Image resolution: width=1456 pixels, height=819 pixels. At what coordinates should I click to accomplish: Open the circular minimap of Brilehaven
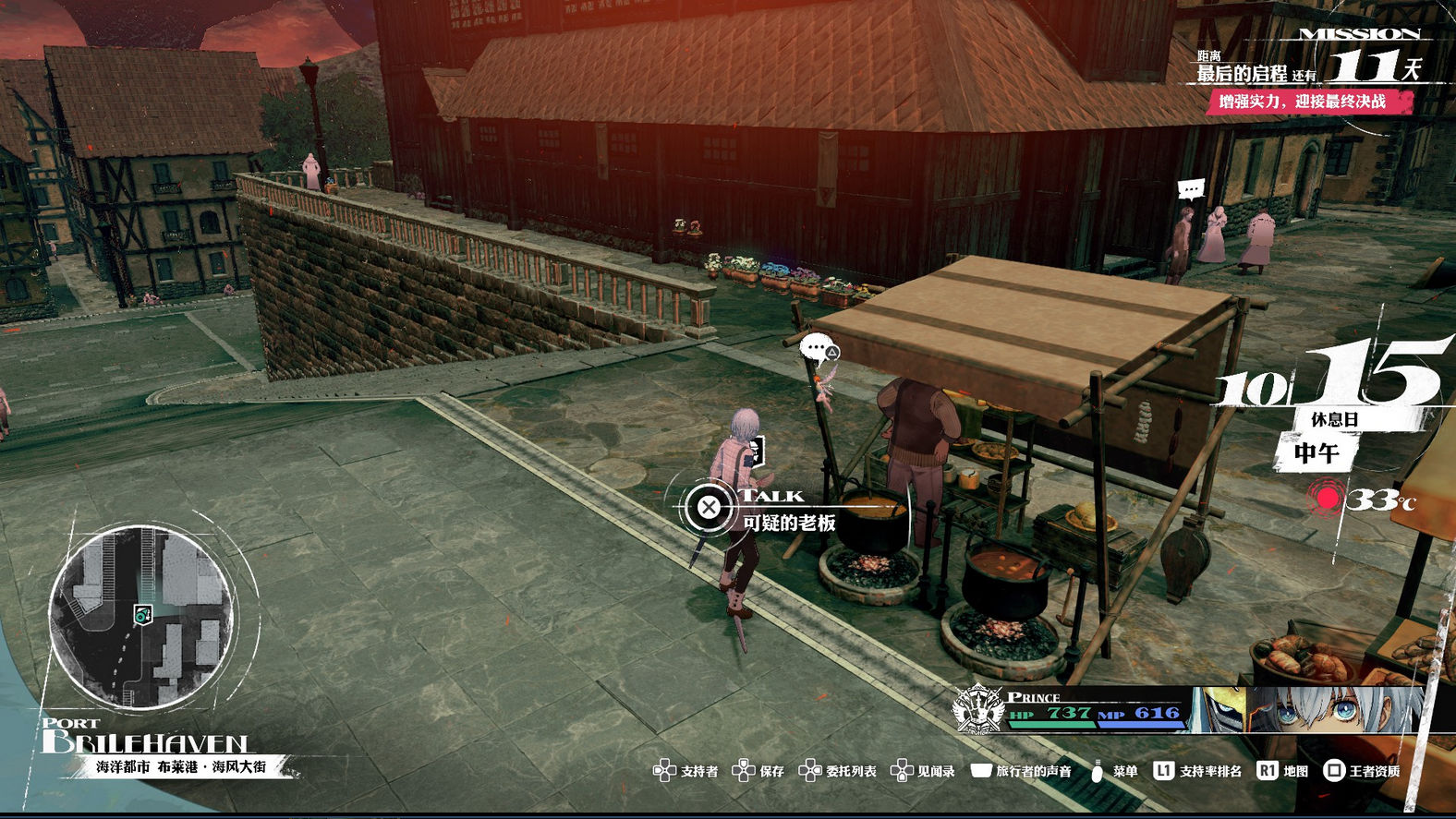pyautogui.click(x=140, y=616)
